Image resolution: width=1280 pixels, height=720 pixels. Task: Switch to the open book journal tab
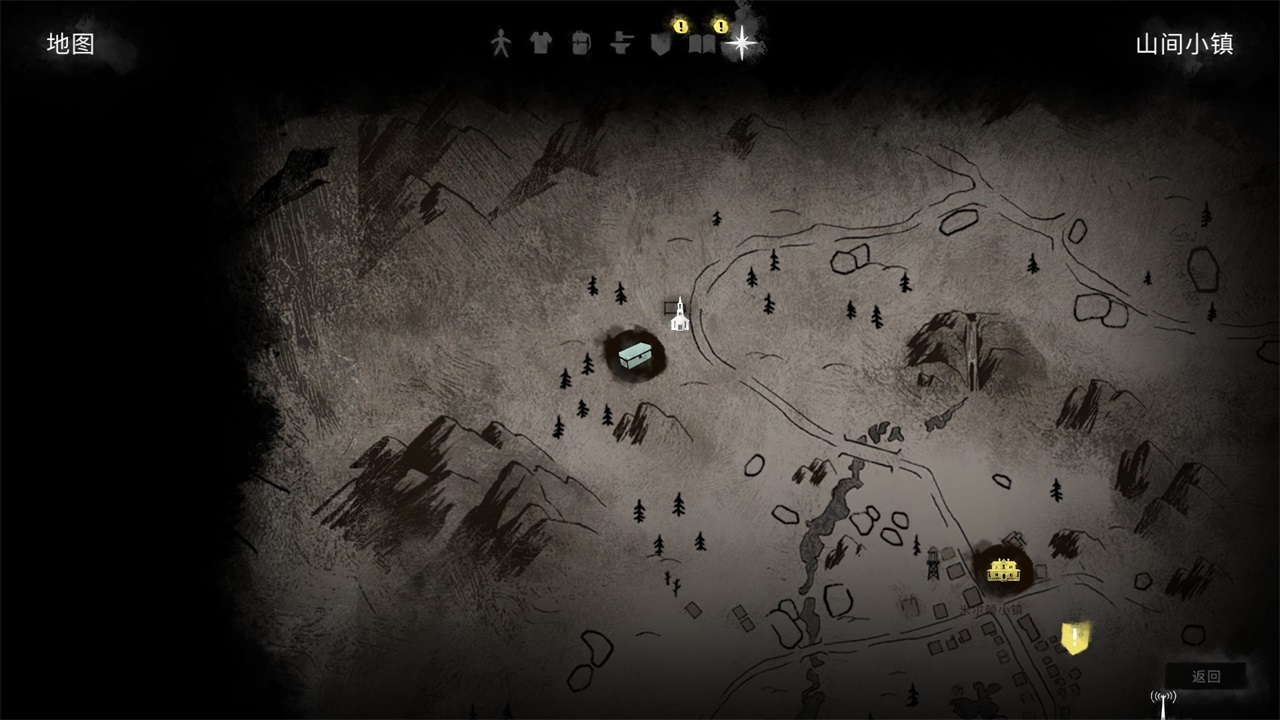click(x=702, y=44)
